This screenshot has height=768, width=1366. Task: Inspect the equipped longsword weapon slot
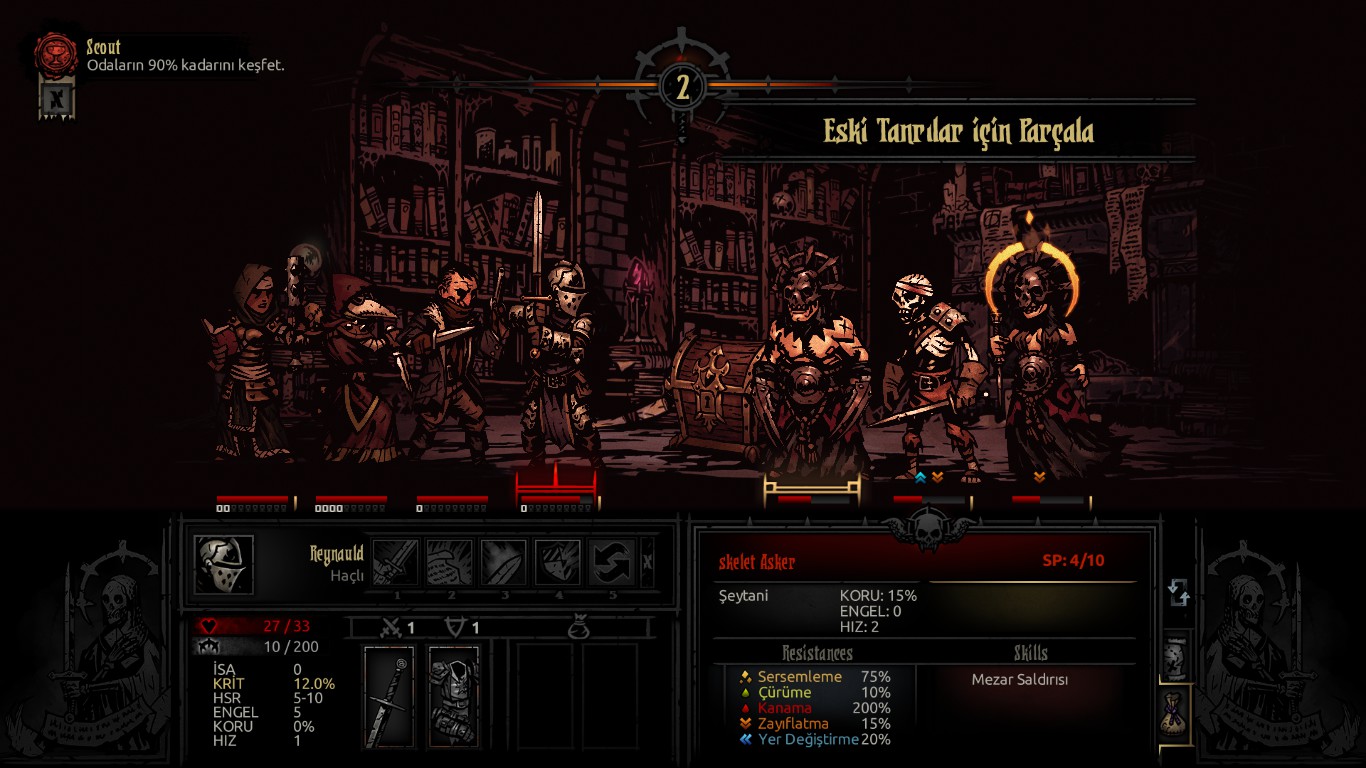pyautogui.click(x=389, y=697)
